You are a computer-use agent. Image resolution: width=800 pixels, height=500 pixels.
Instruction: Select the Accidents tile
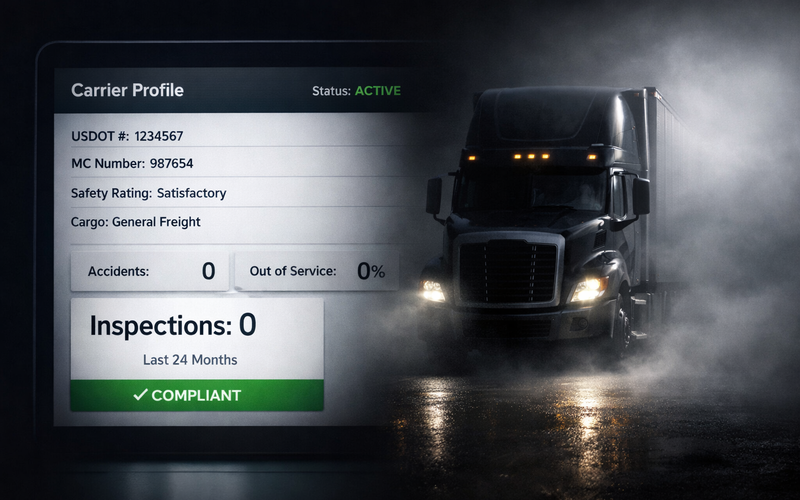pos(150,271)
